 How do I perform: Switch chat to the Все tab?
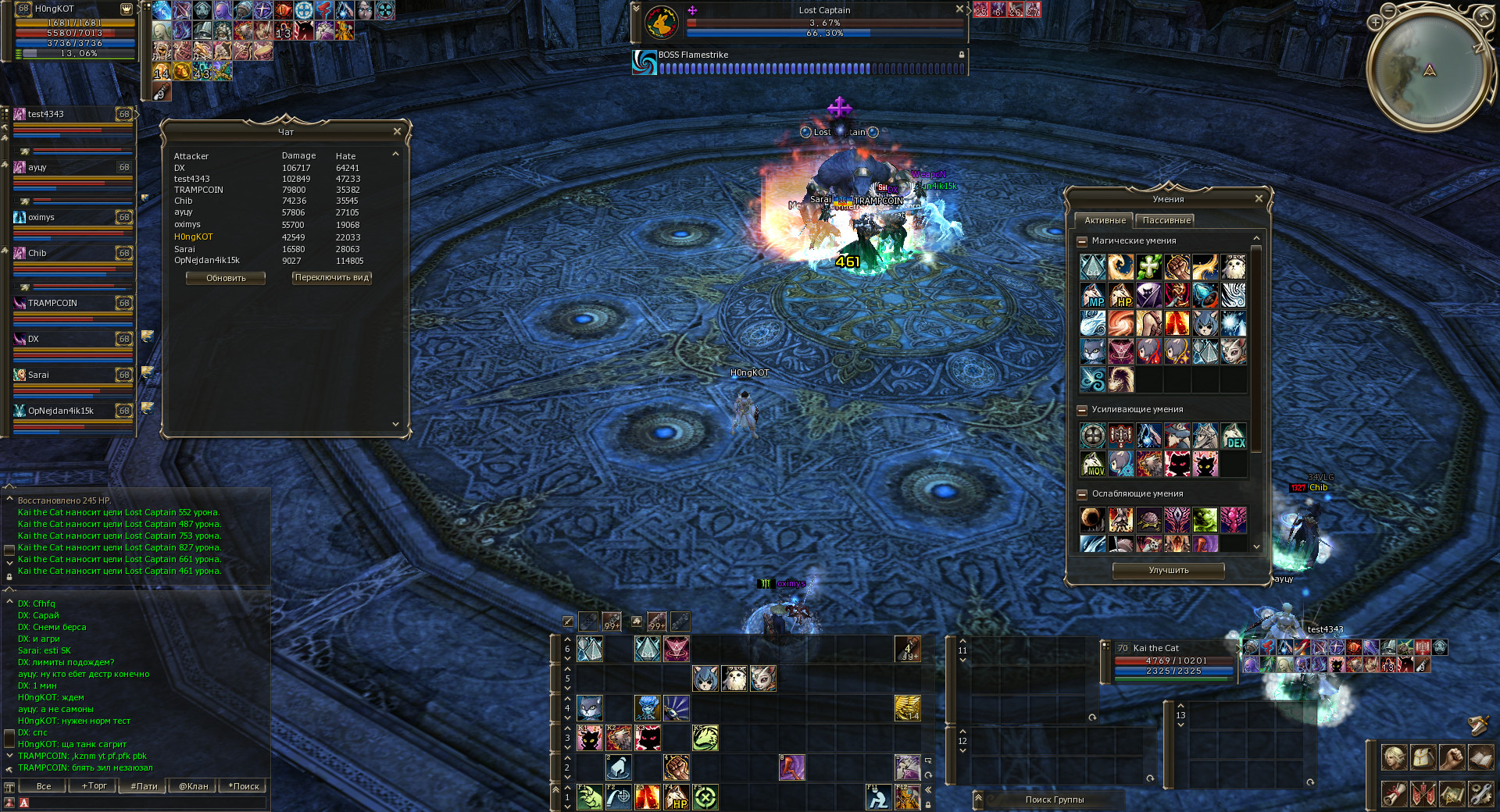coord(44,786)
